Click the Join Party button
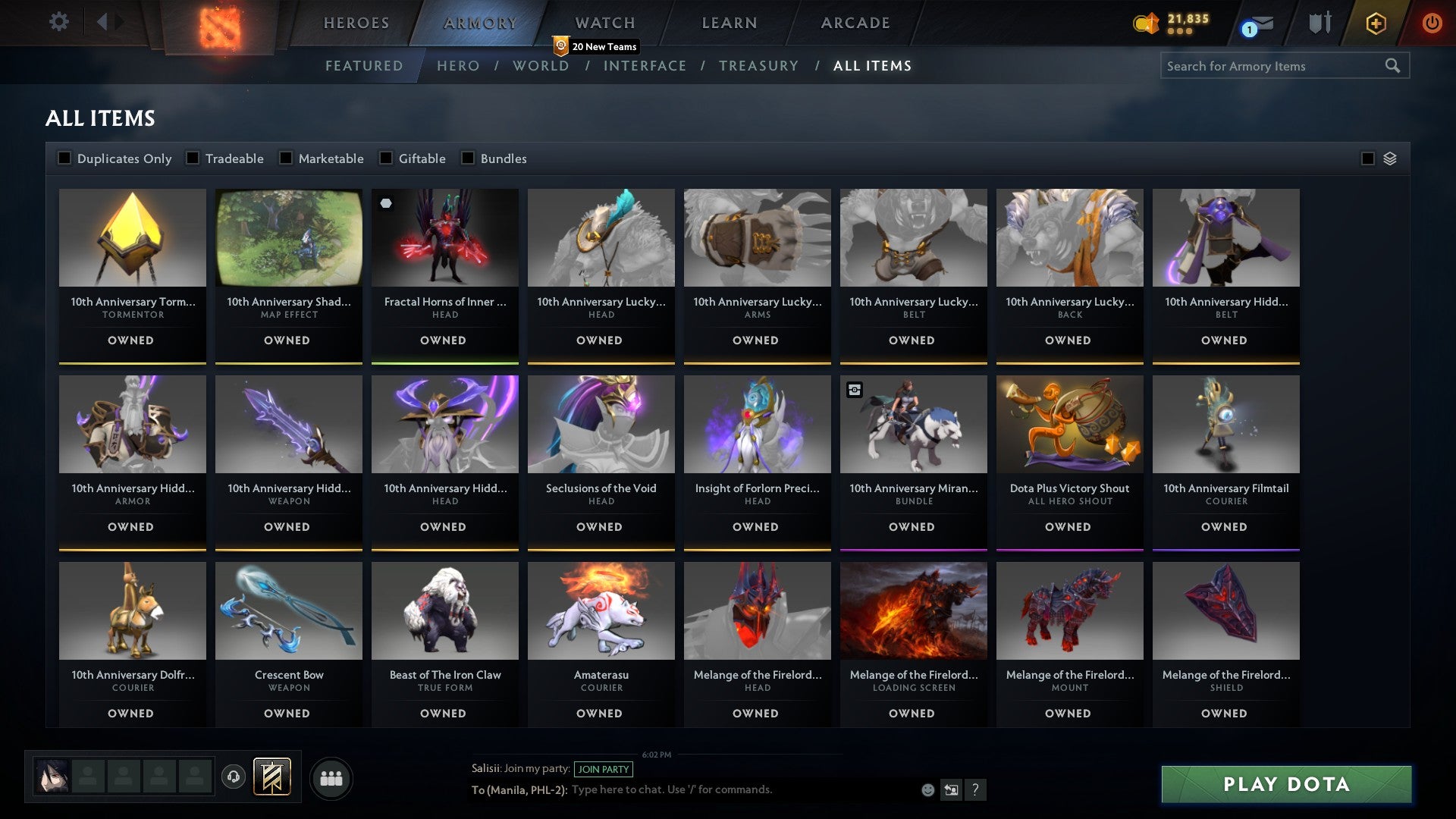This screenshot has width=1456, height=819. pos(604,769)
